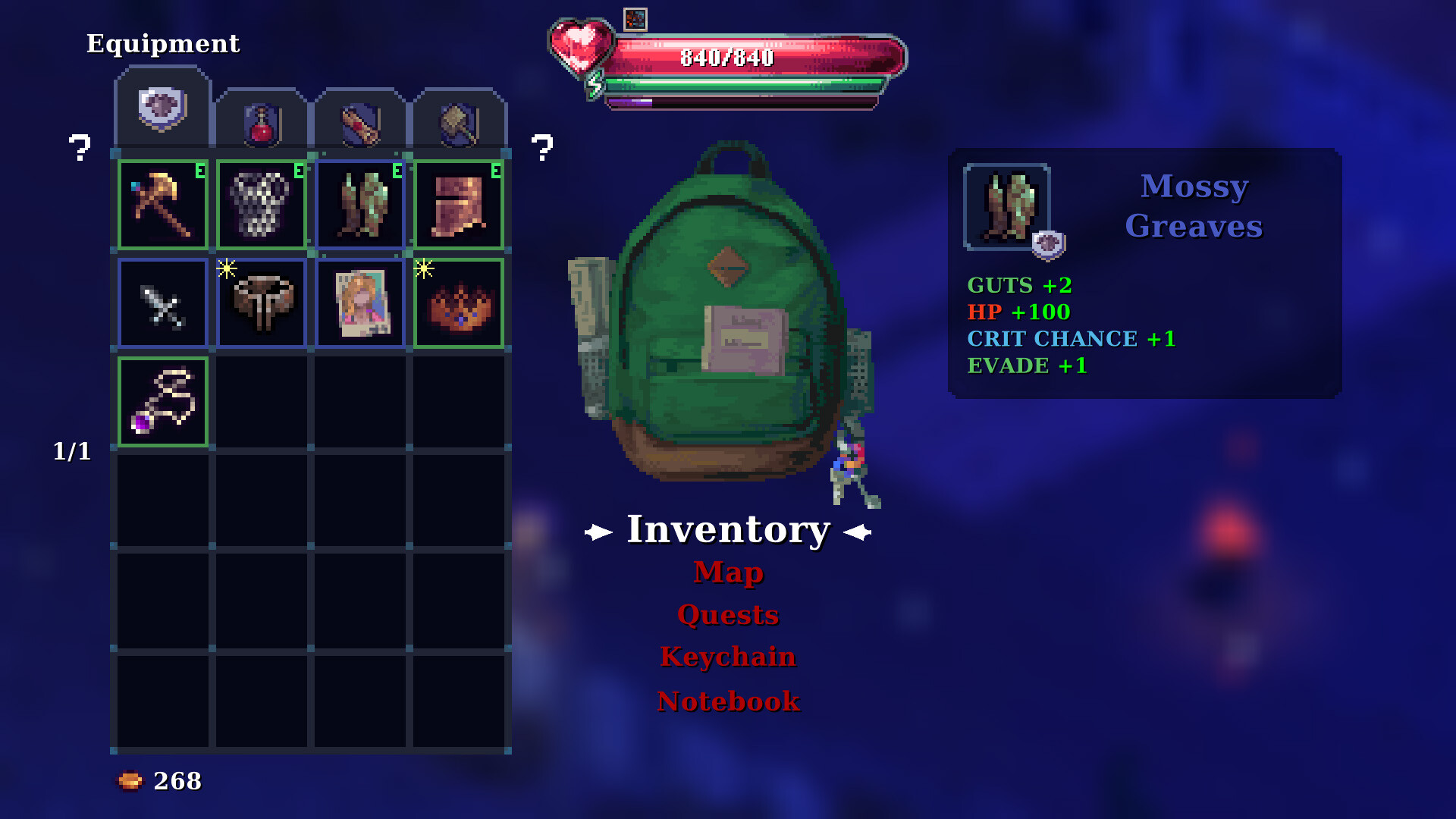The height and width of the screenshot is (819, 1456).
Task: Choose the Keychain menu entry
Action: 728,657
